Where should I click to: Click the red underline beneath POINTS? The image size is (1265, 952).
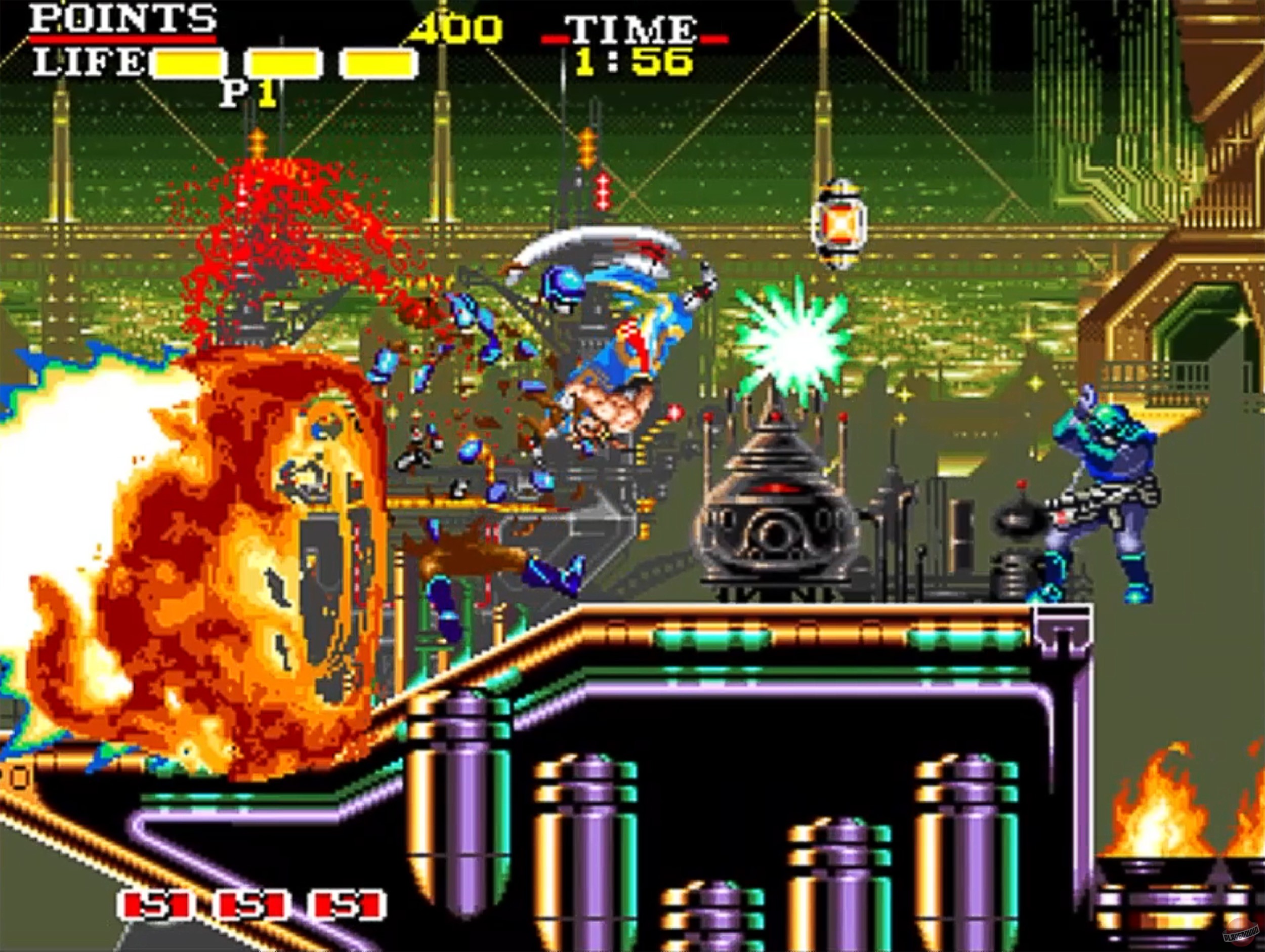click(123, 40)
